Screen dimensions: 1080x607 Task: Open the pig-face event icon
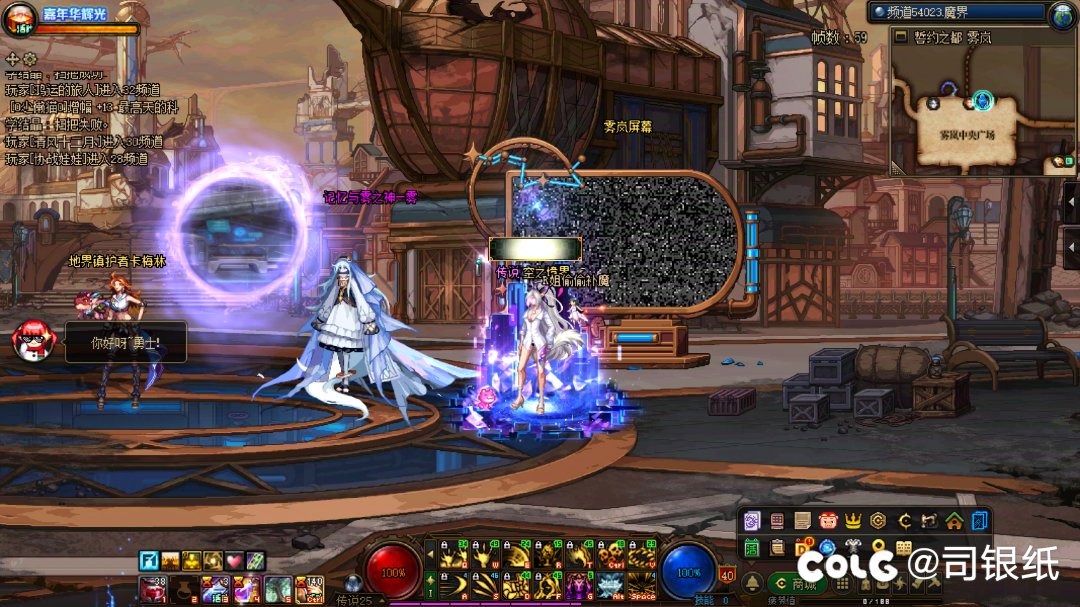click(827, 521)
